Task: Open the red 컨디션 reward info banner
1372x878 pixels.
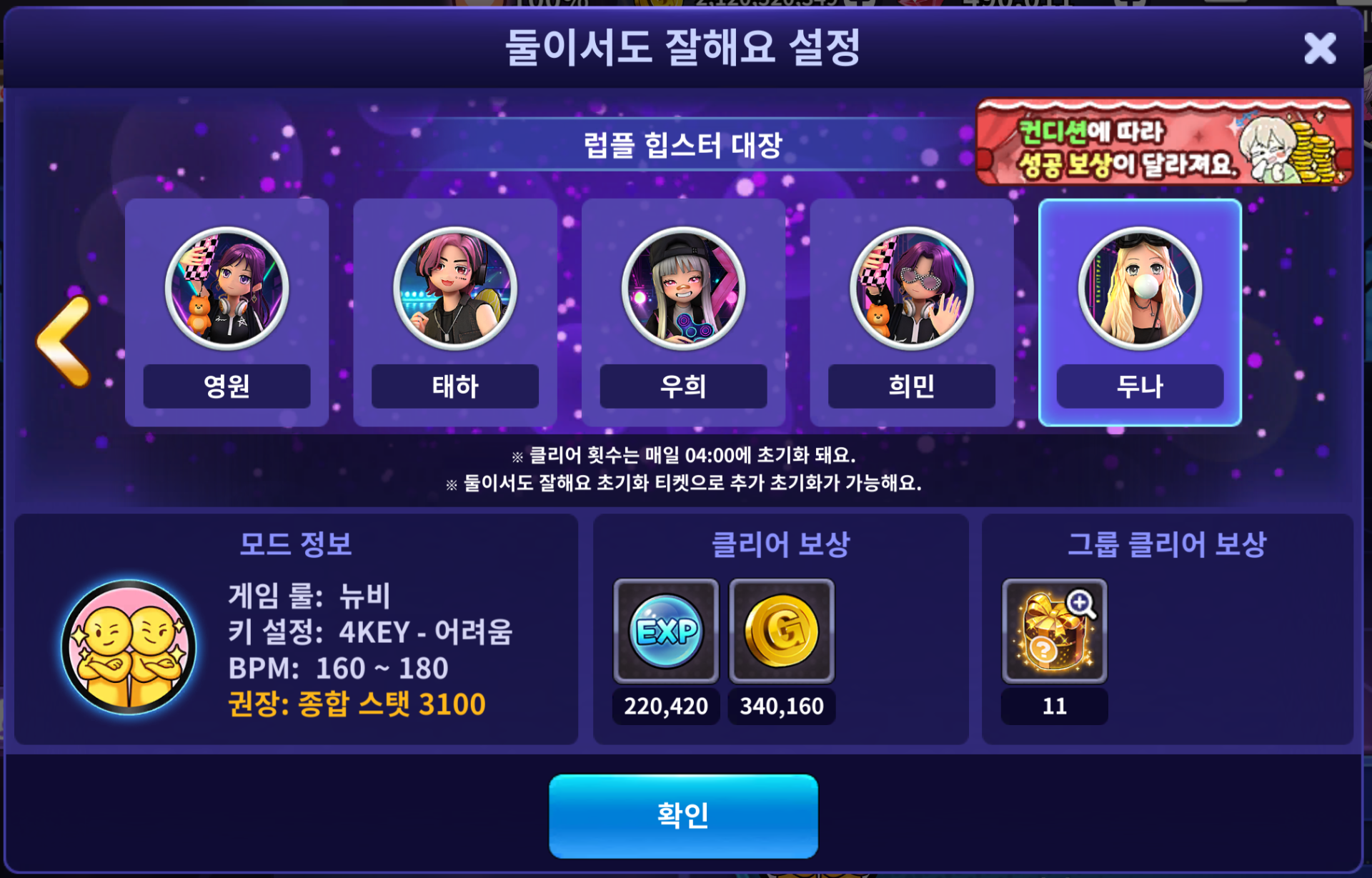Action: click(1163, 142)
